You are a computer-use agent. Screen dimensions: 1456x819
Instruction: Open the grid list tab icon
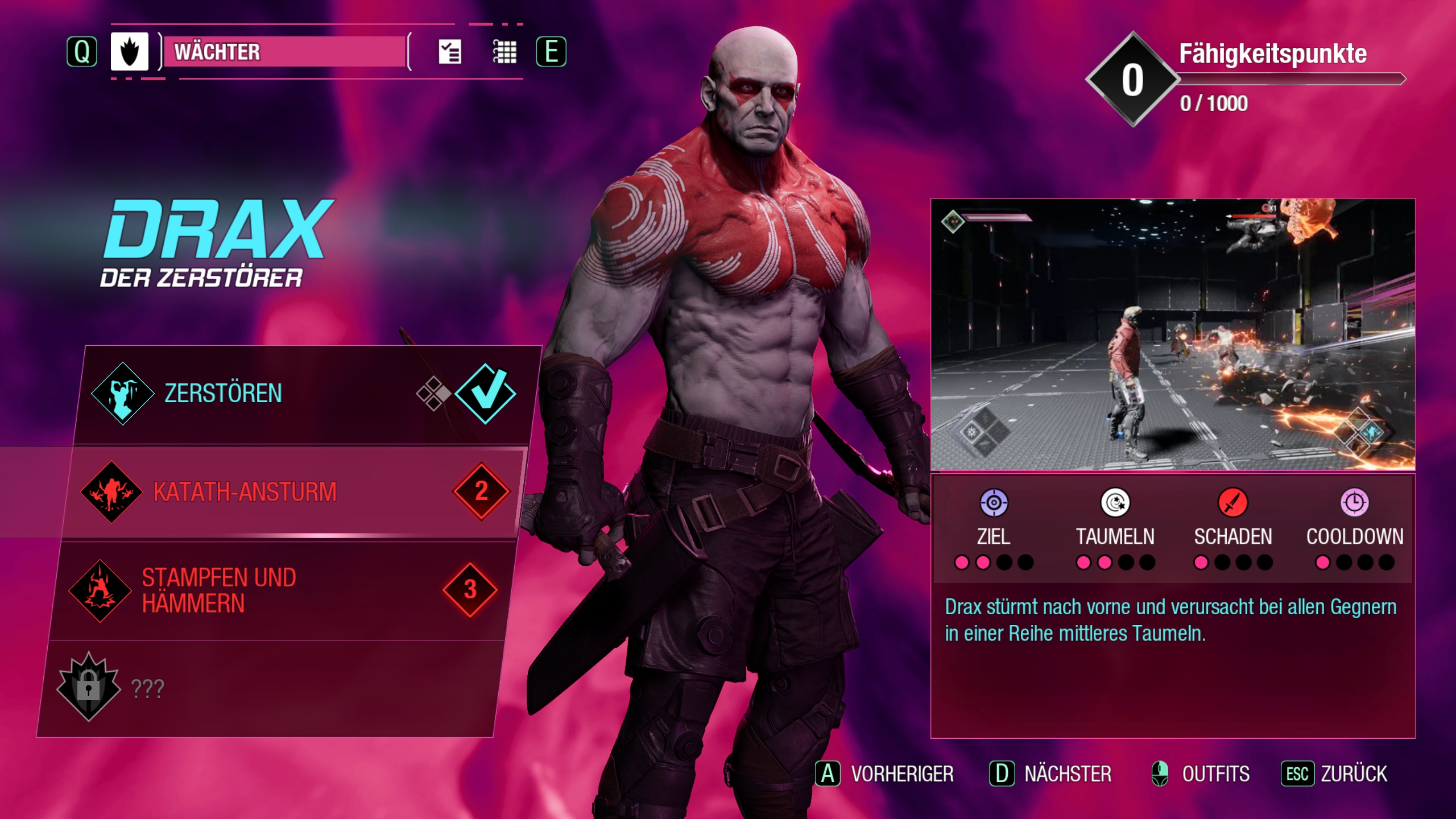(504, 52)
